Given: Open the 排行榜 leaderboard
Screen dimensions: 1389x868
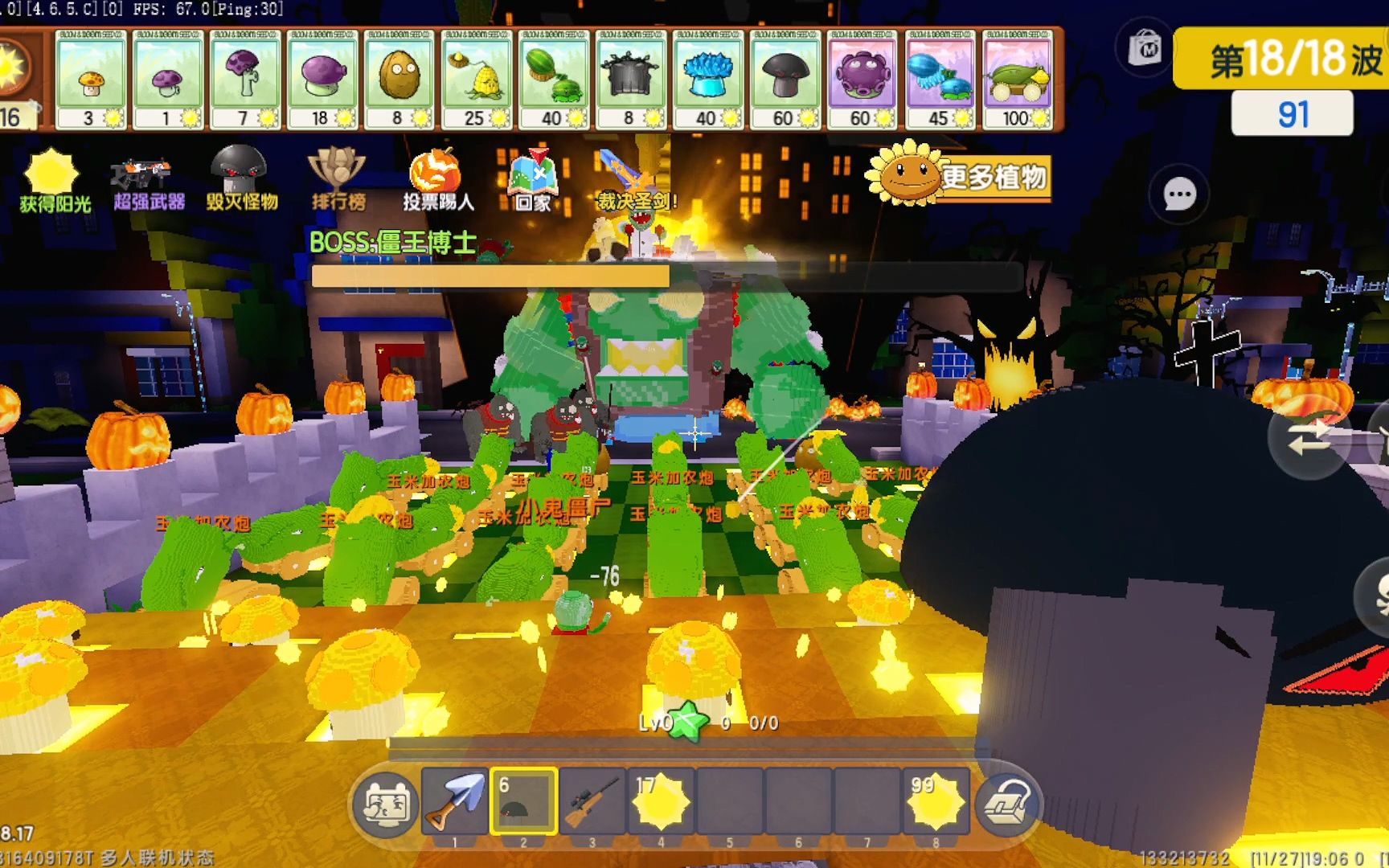Looking at the screenshot, I should point(338,179).
